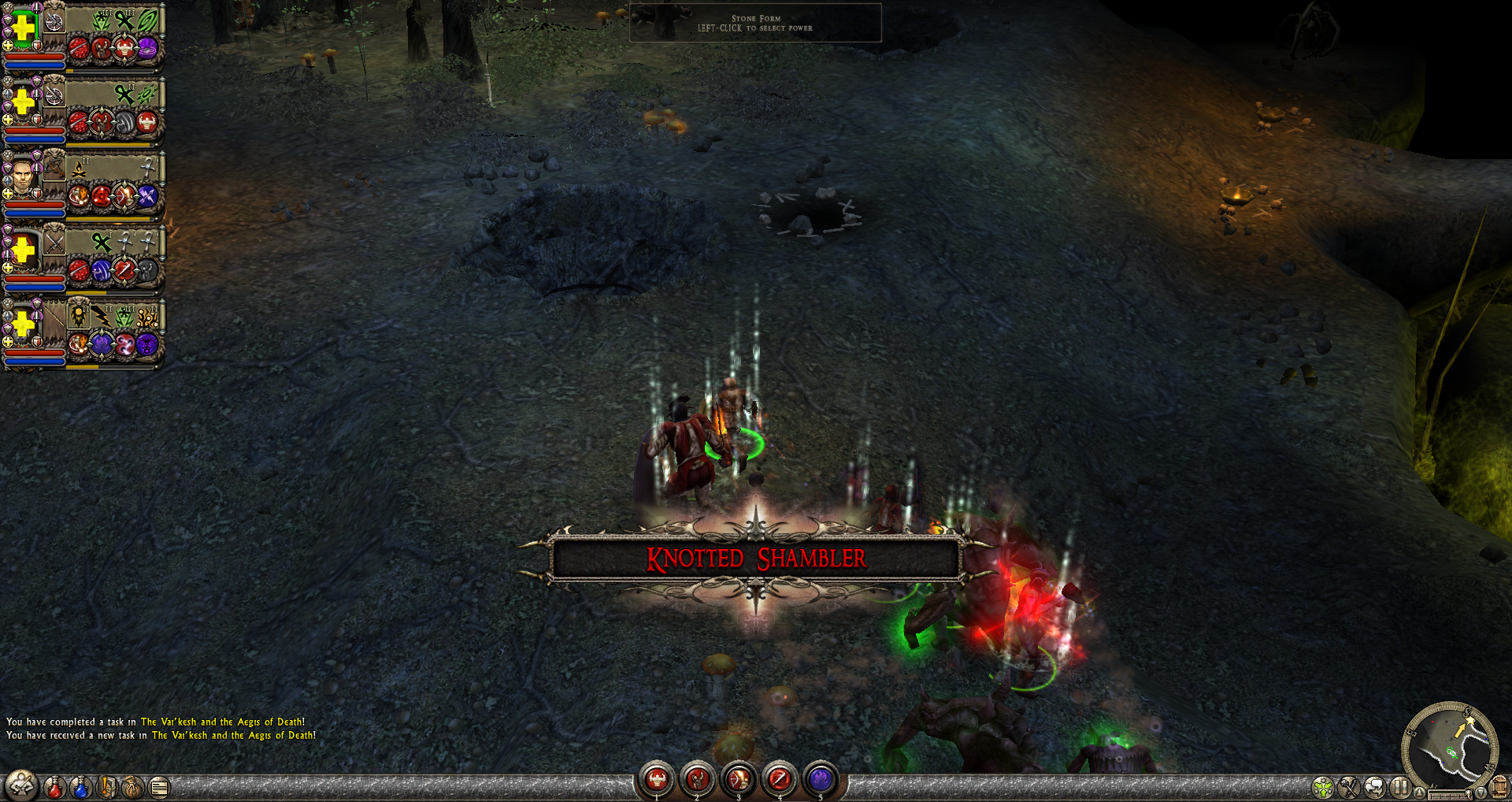The height and width of the screenshot is (802, 1512).
Task: Open the quest journal icon with exclamation mark
Action: click(x=108, y=786)
